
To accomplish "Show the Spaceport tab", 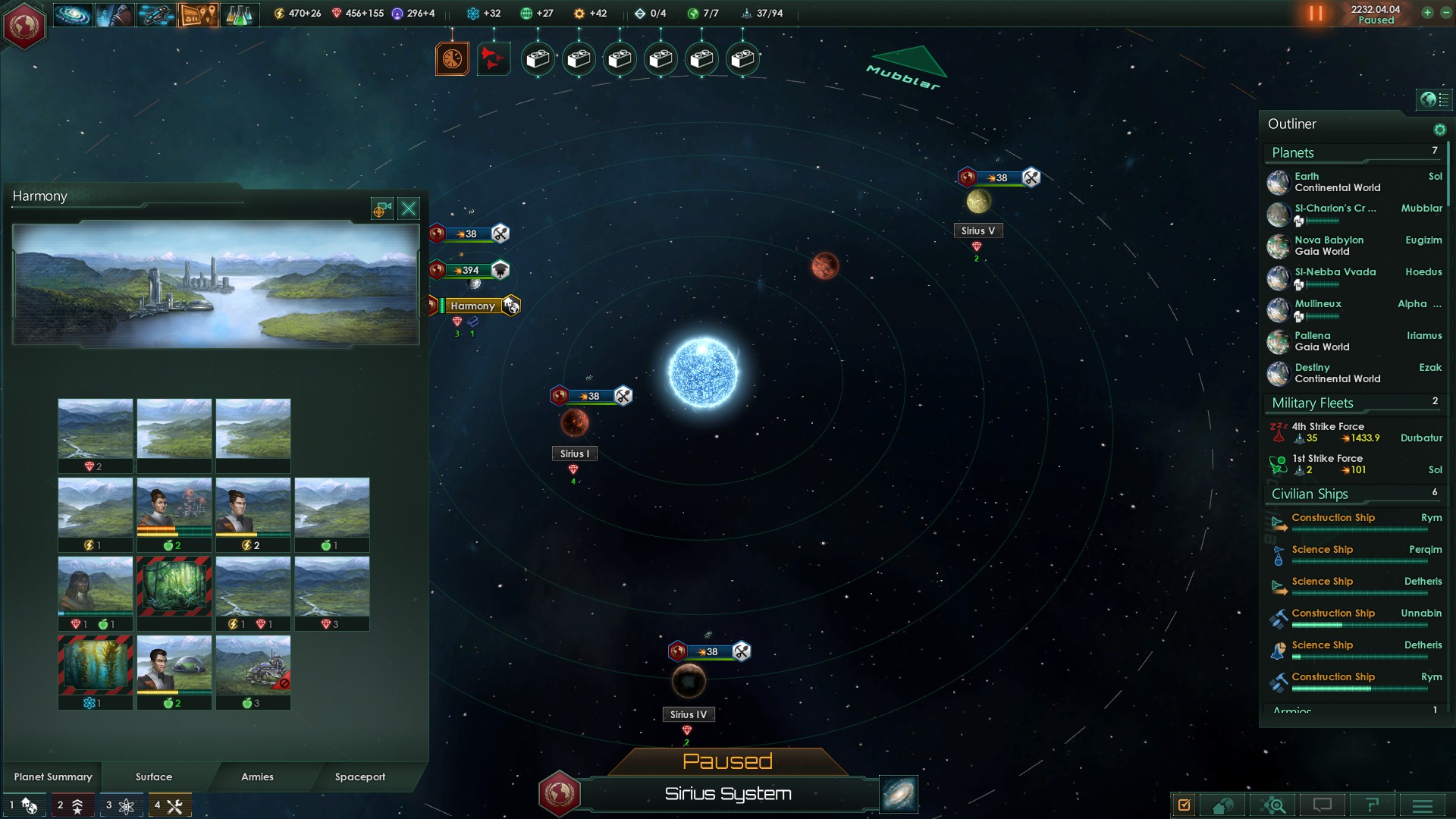I will tap(359, 777).
